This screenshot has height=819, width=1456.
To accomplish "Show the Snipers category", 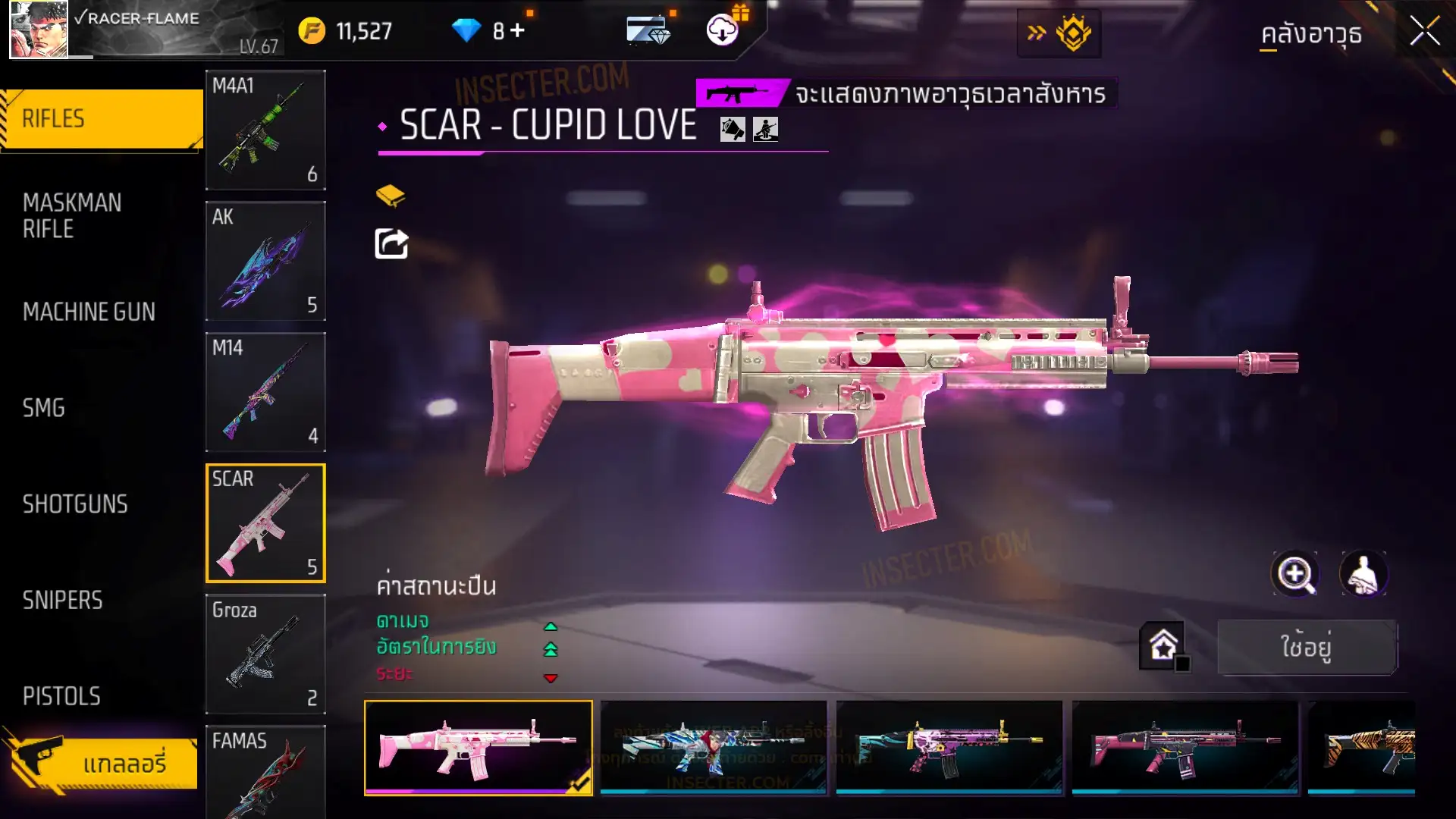I will pos(62,601).
